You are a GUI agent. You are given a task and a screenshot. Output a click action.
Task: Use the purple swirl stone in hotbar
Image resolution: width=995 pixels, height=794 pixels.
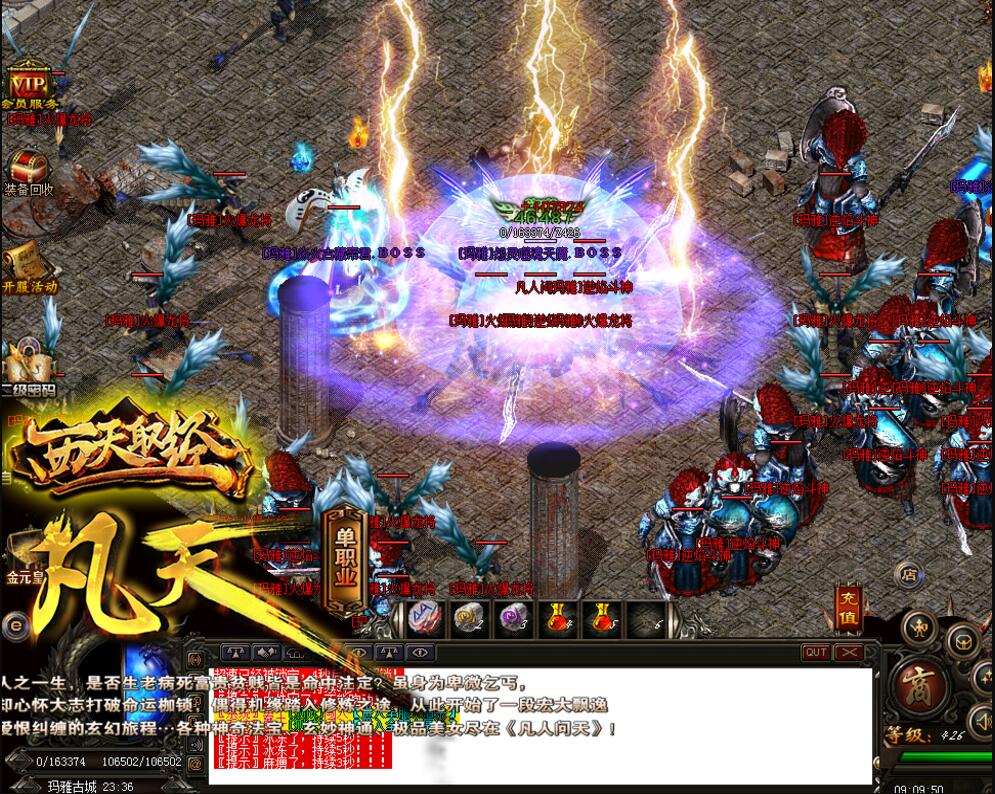pos(513,620)
